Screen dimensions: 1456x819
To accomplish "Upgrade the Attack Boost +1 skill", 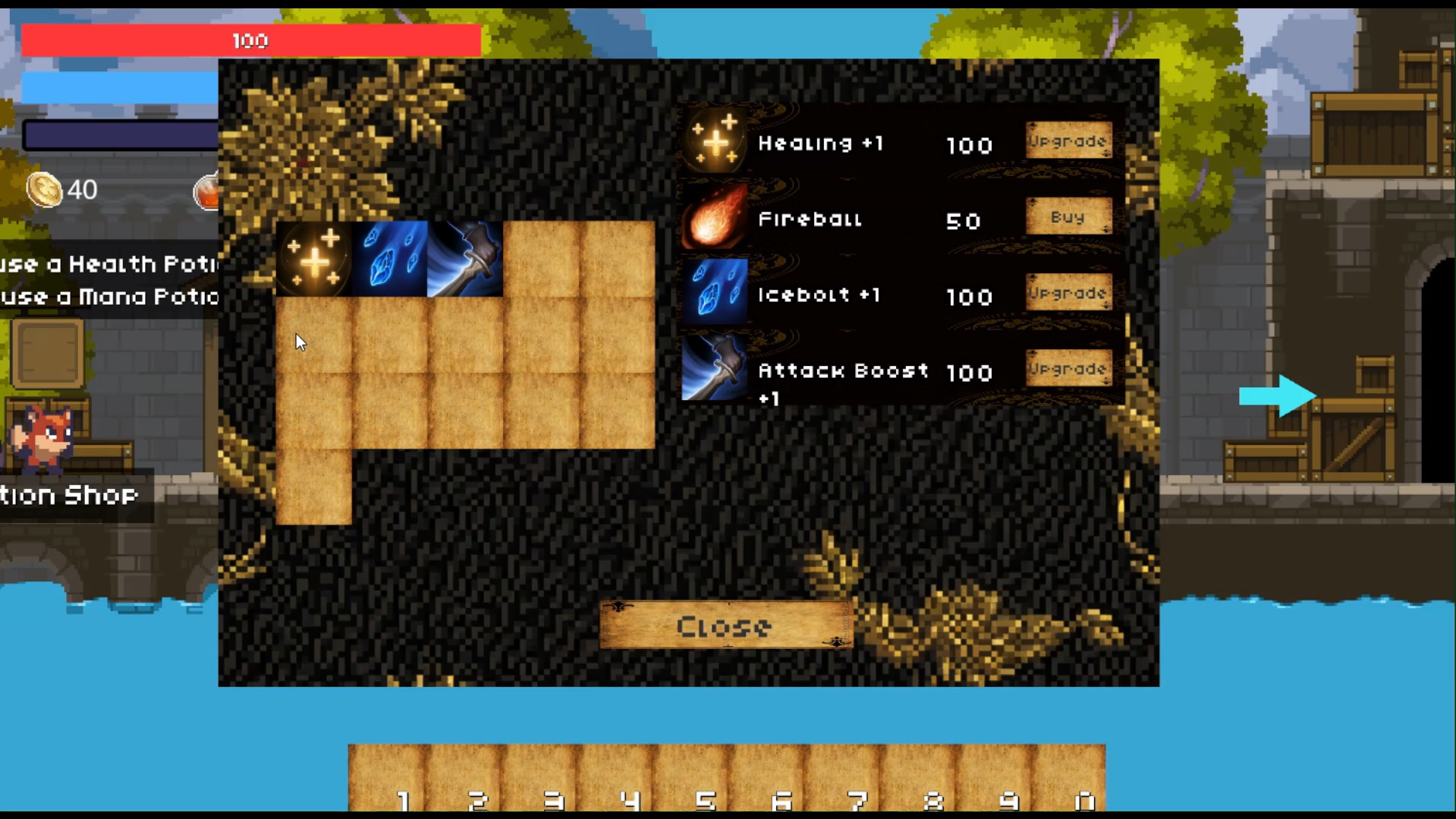I will pos(1068,368).
